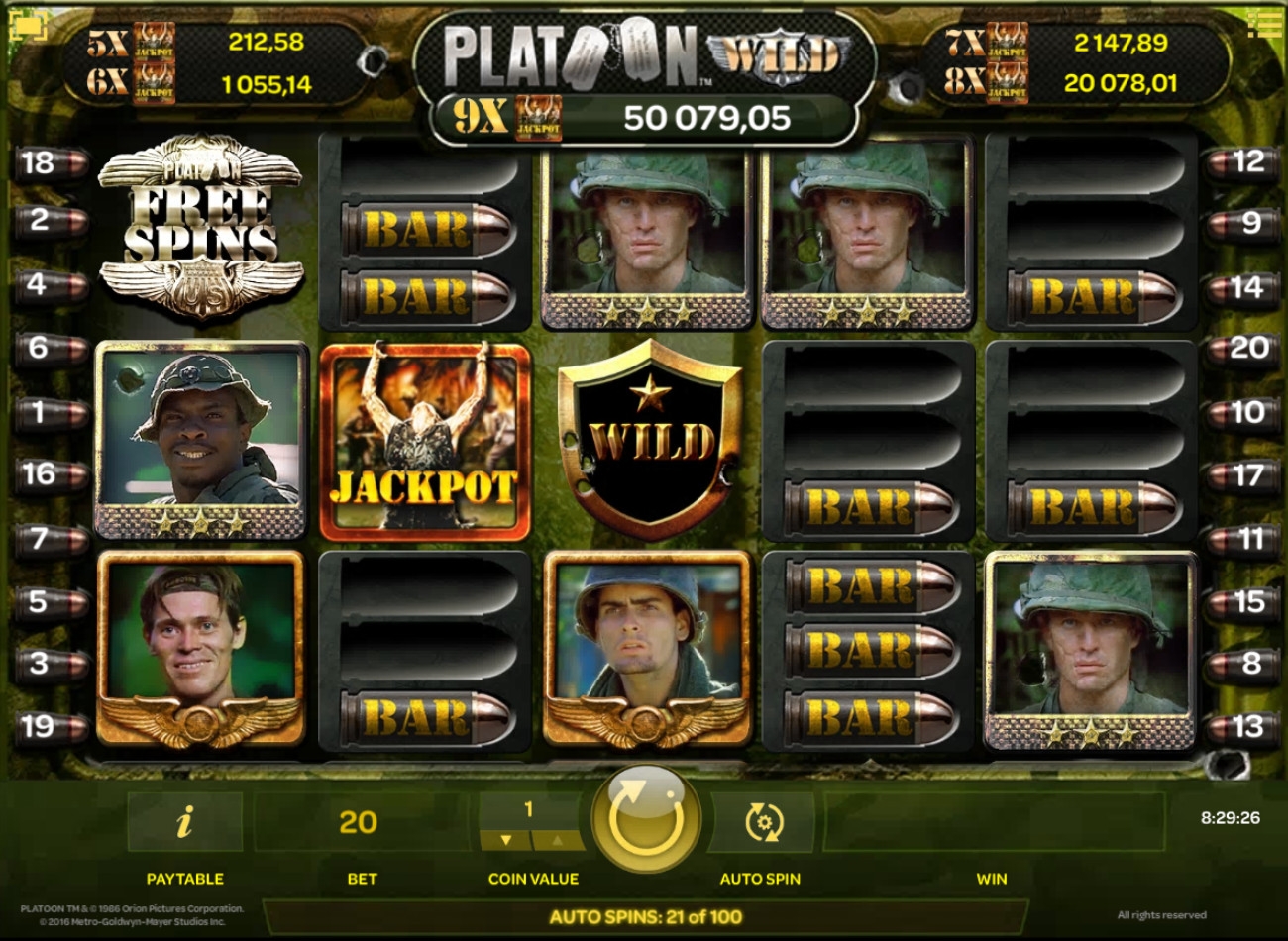Select payline 18 bullet marker
Screen dimensions: 1288x941
coord(47,163)
